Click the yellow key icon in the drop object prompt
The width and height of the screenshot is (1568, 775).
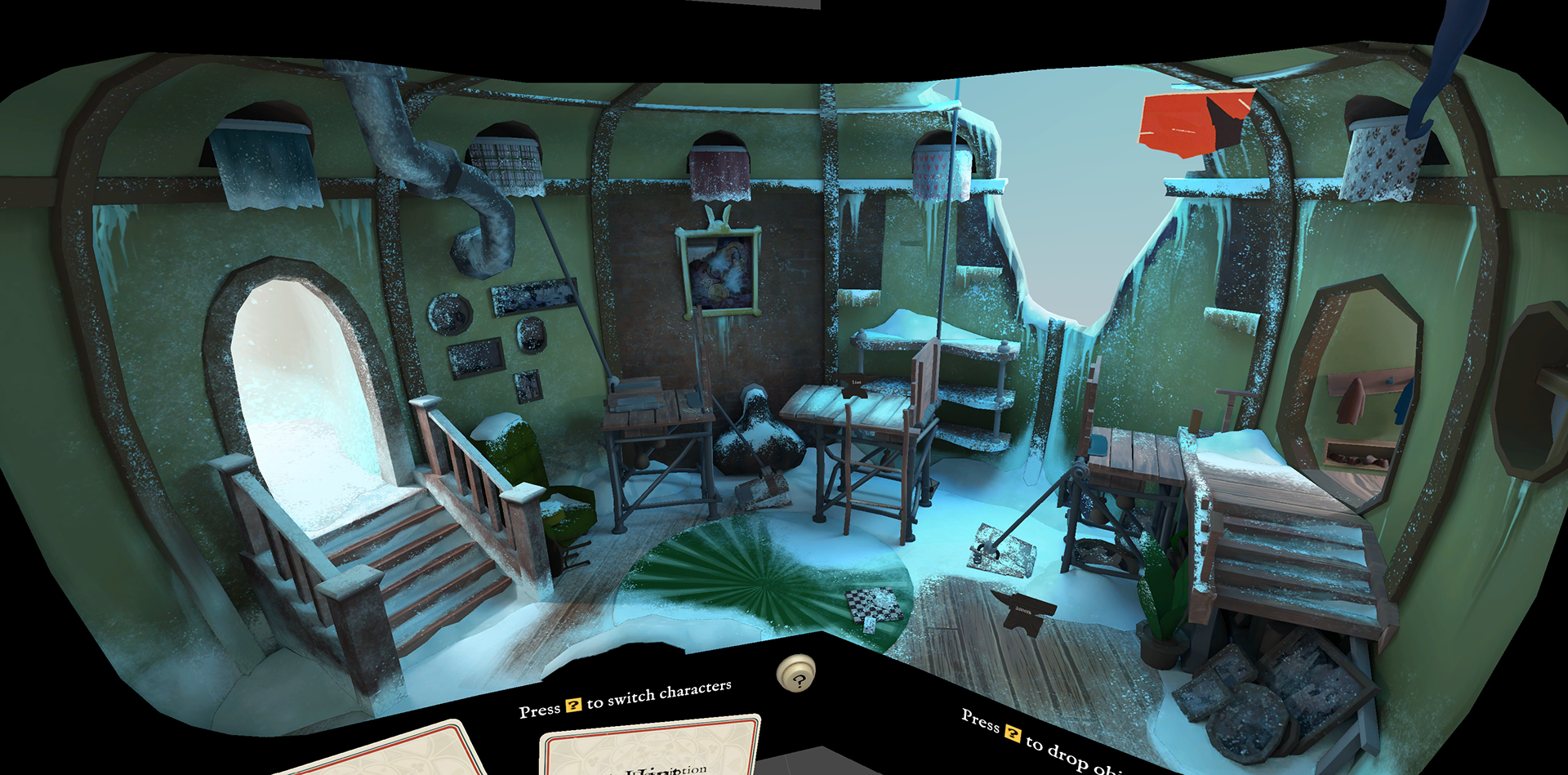(1015, 732)
